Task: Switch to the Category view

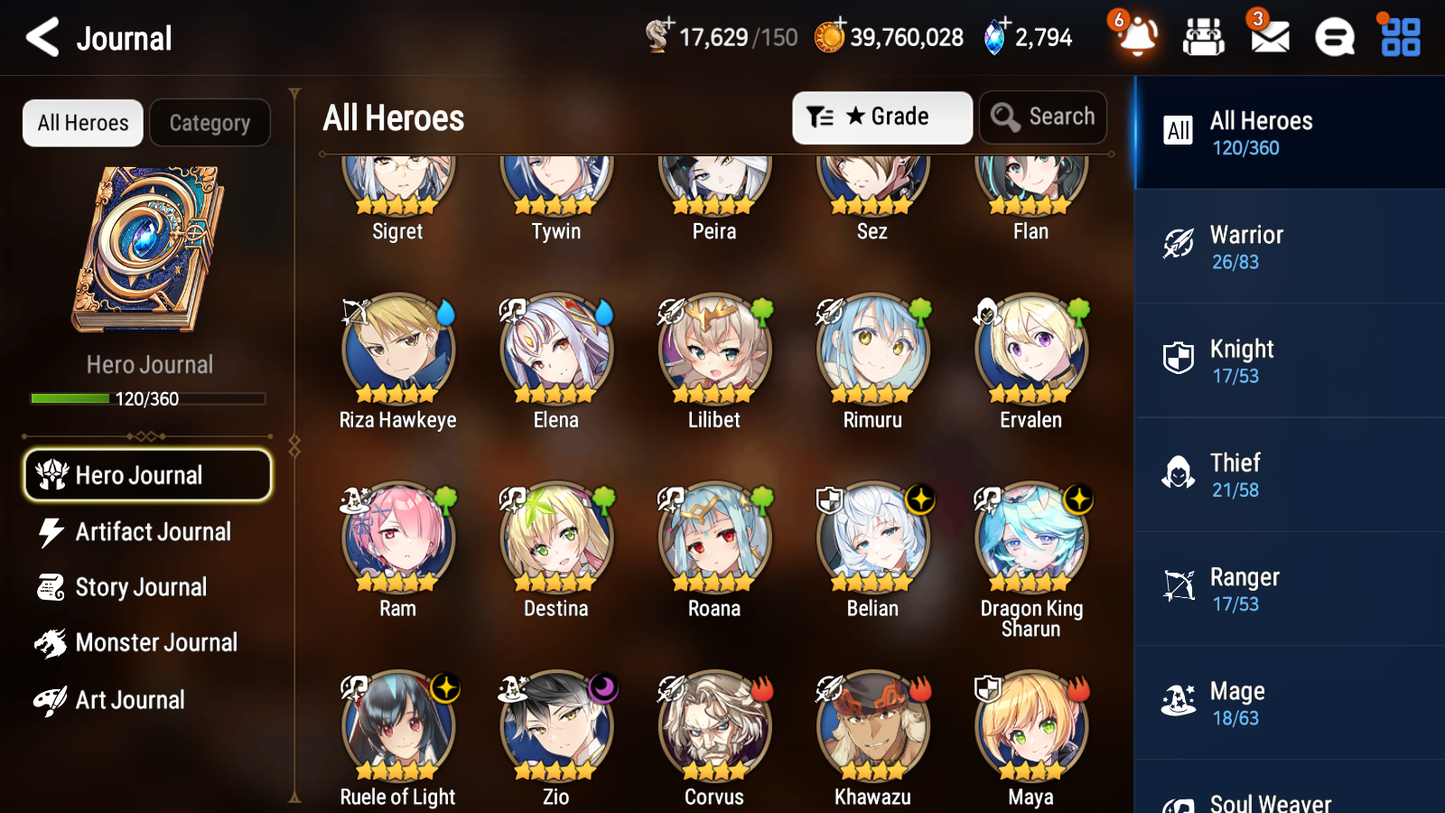Action: (x=209, y=122)
